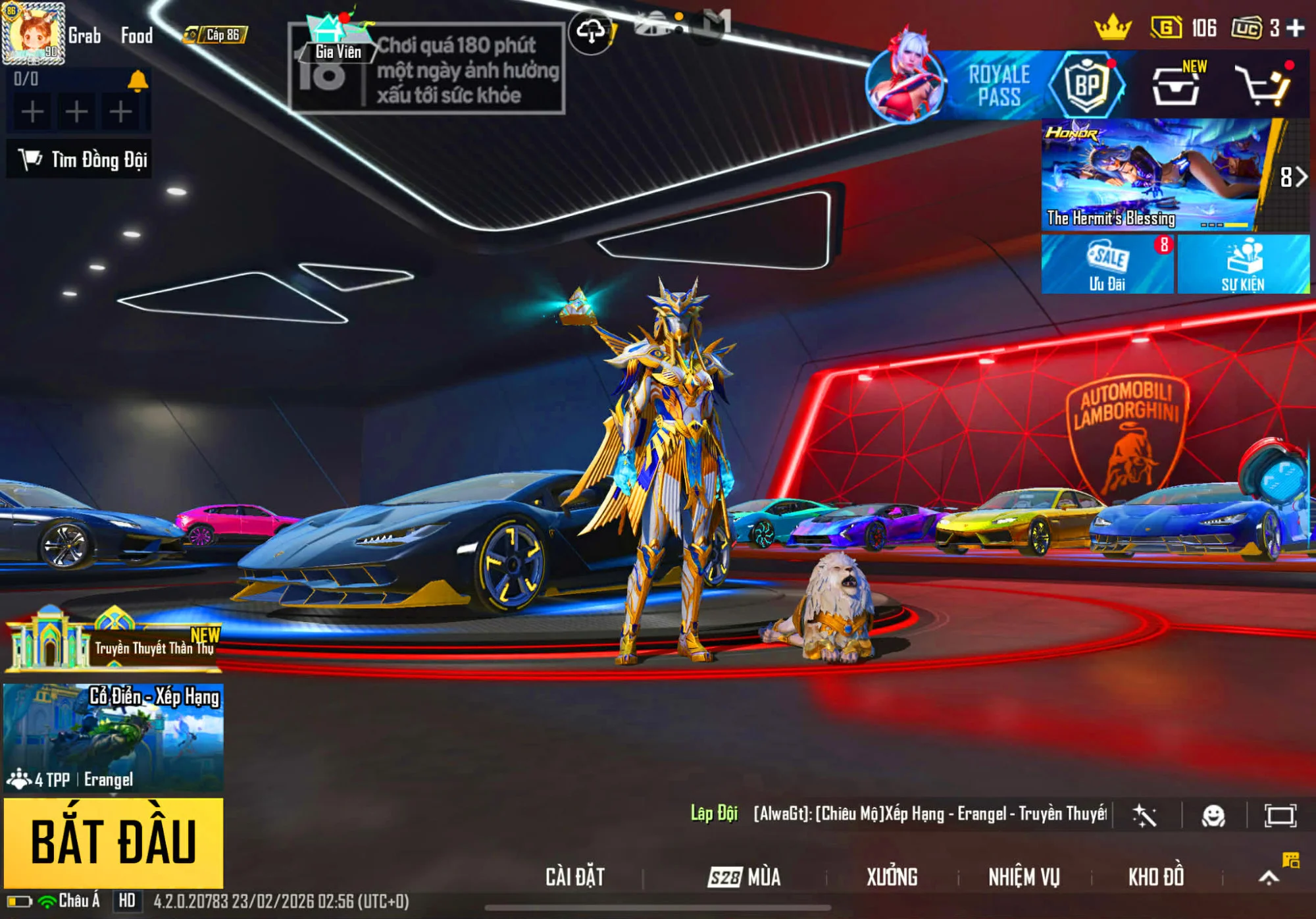Open the Sự Kiện events panel
Image resolution: width=1316 pixels, height=919 pixels.
coord(1243,265)
